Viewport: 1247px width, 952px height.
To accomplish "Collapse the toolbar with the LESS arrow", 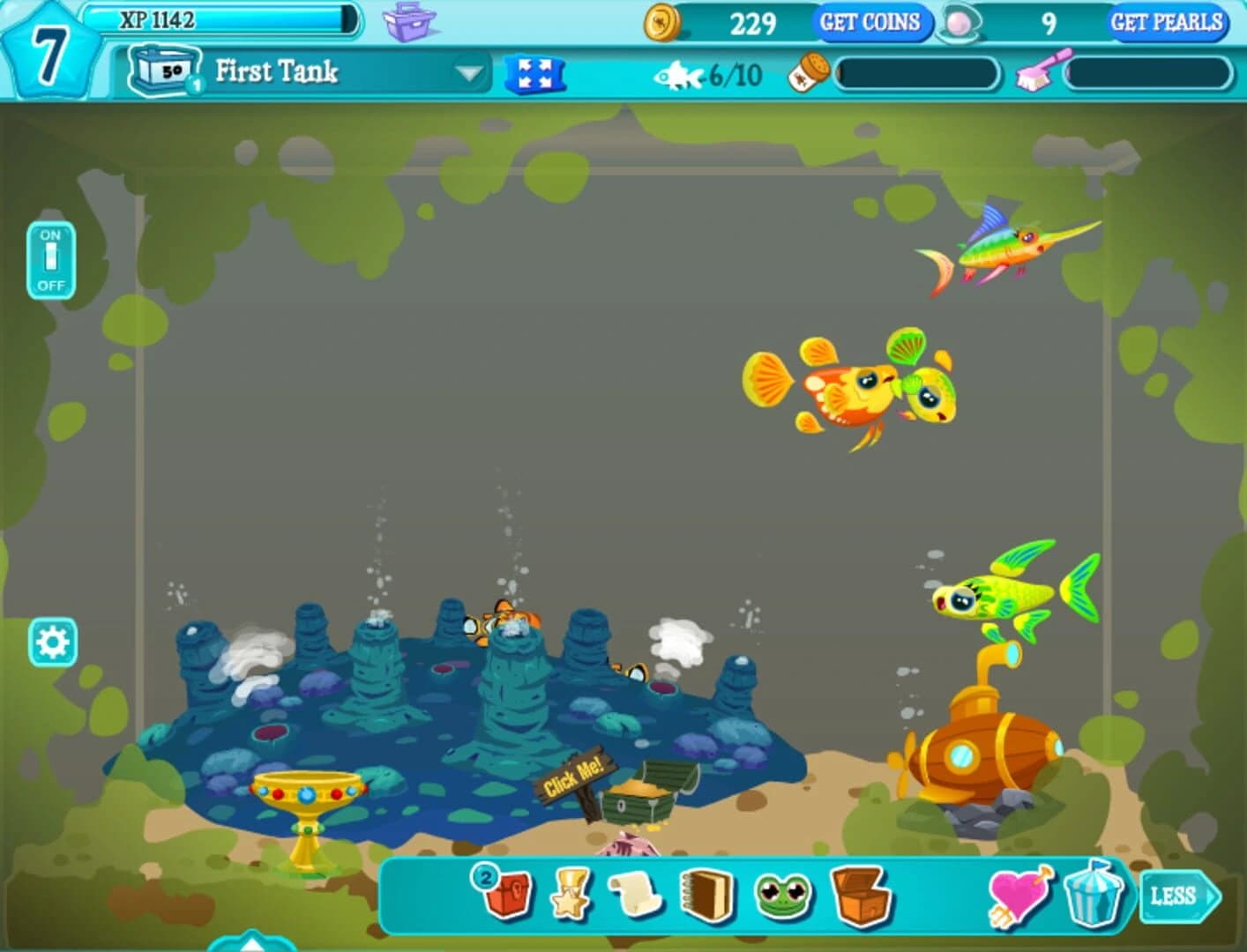I will [1182, 896].
